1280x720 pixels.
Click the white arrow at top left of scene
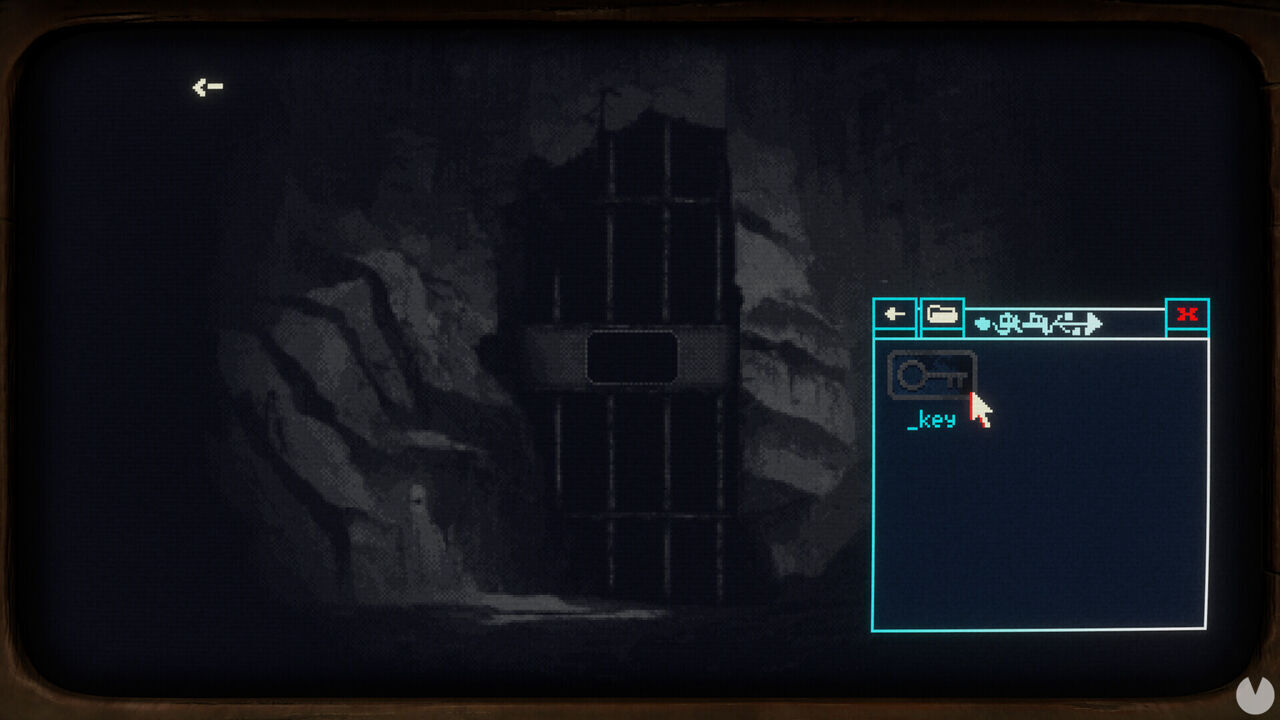coord(205,86)
